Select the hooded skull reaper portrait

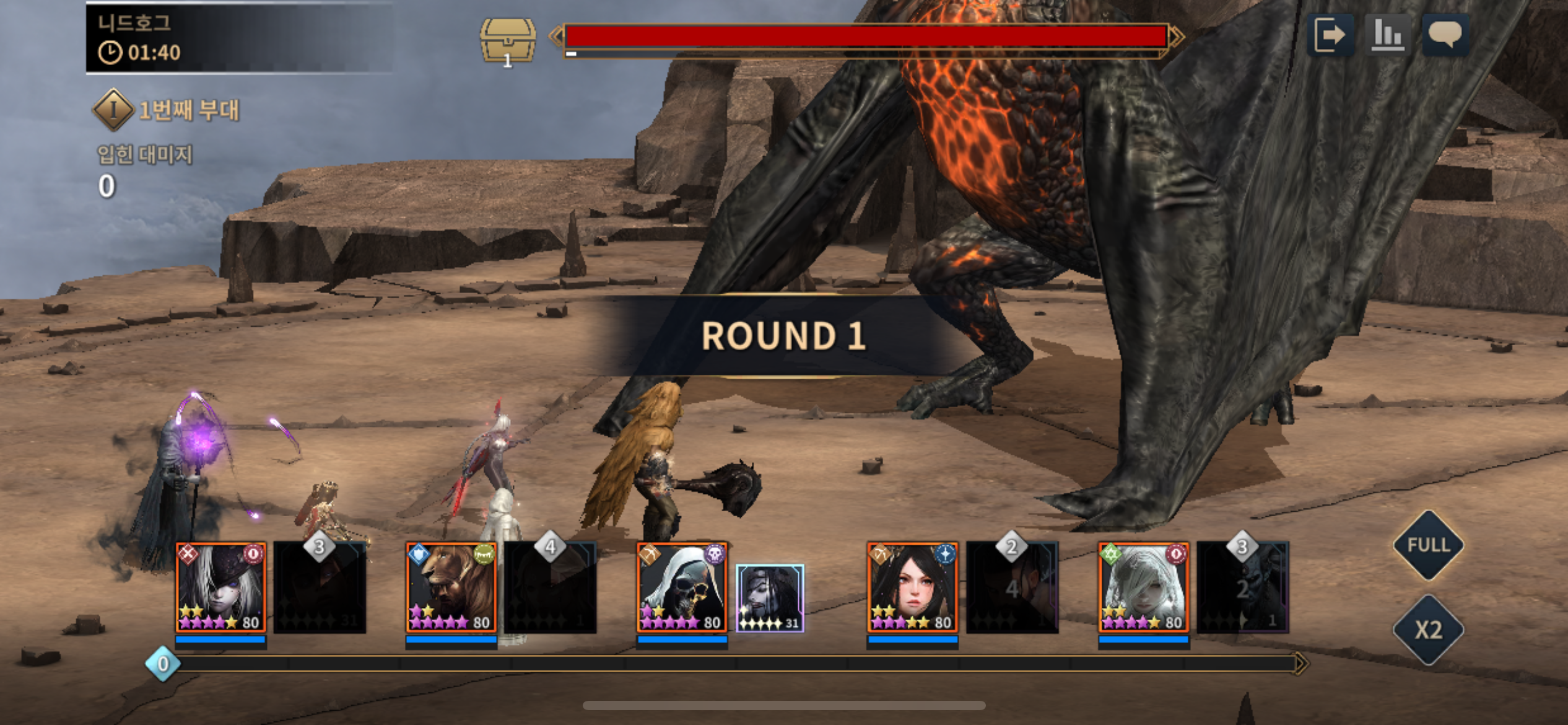click(682, 587)
